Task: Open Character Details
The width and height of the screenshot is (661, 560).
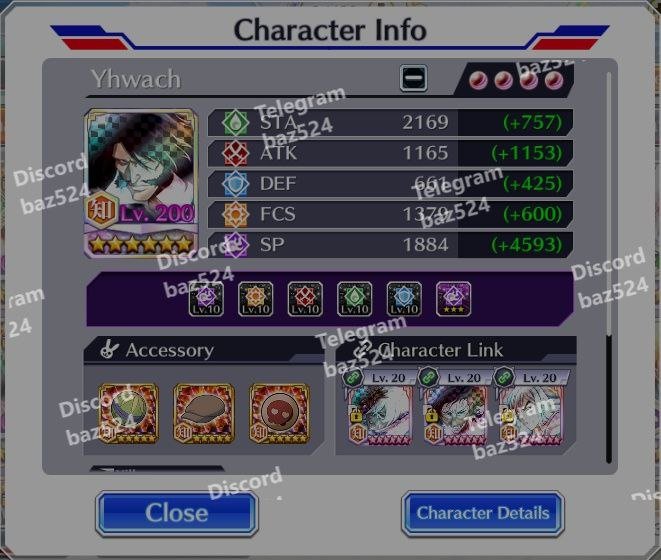Action: pyautogui.click(x=483, y=513)
